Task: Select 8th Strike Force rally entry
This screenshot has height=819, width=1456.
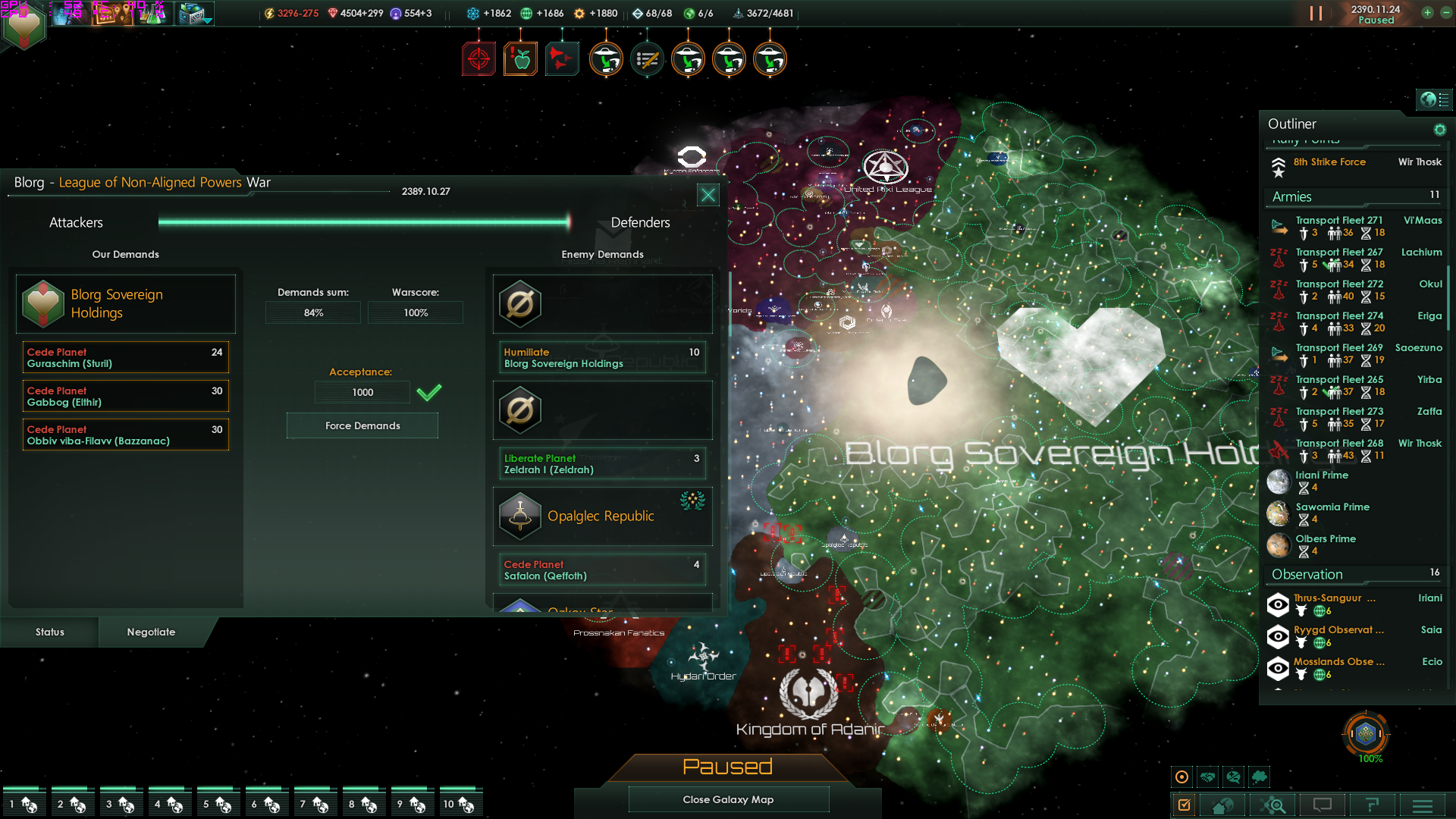Action: 1329,162
